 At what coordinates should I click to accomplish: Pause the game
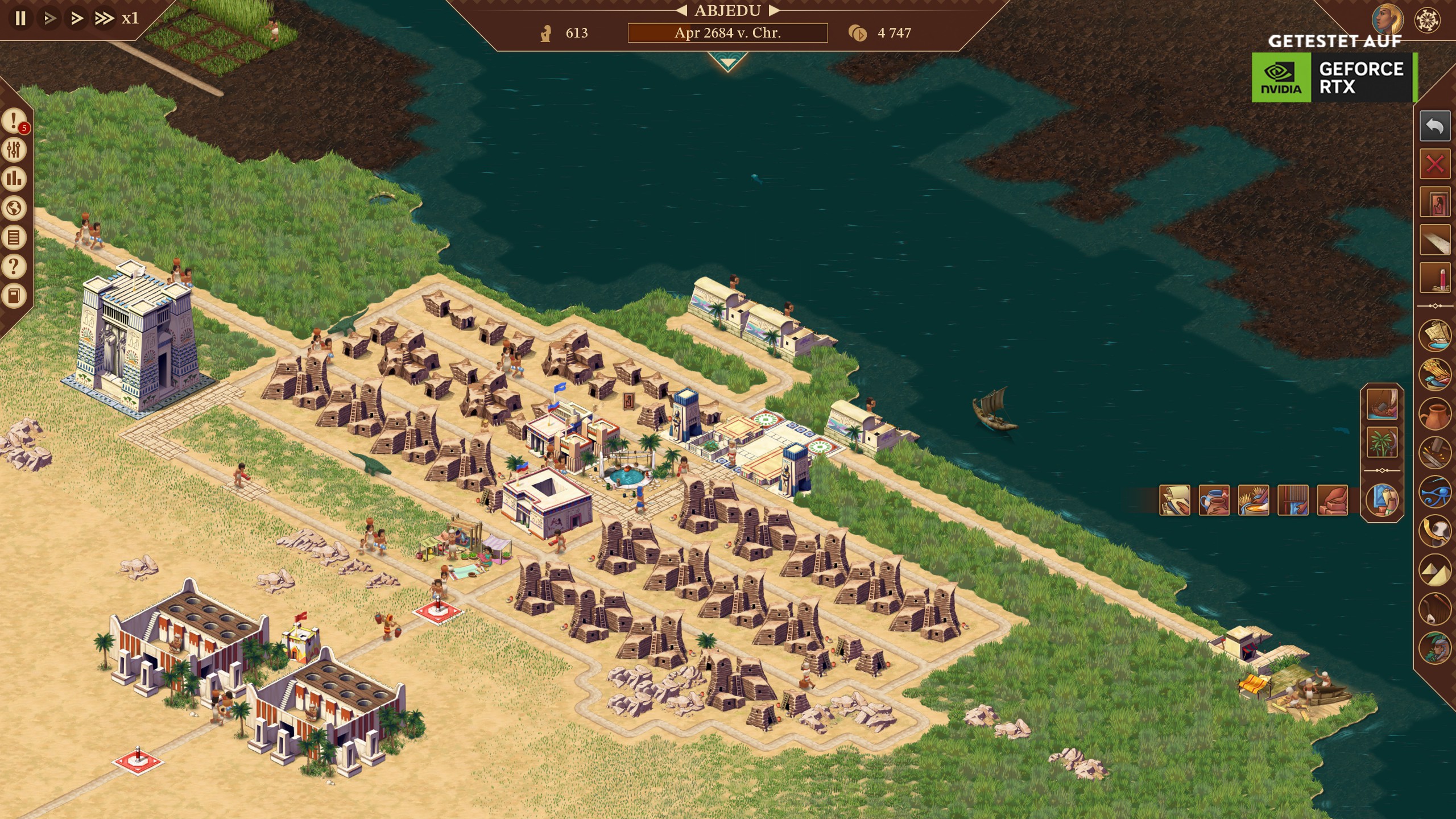coord(20,18)
